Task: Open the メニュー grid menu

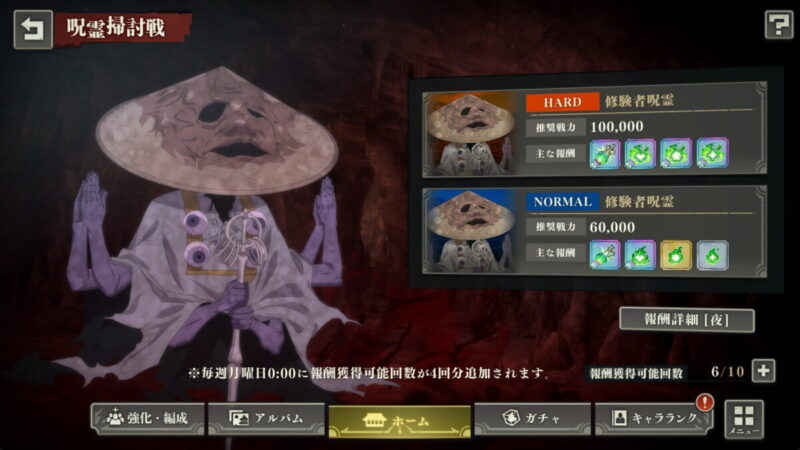Action: point(743,419)
